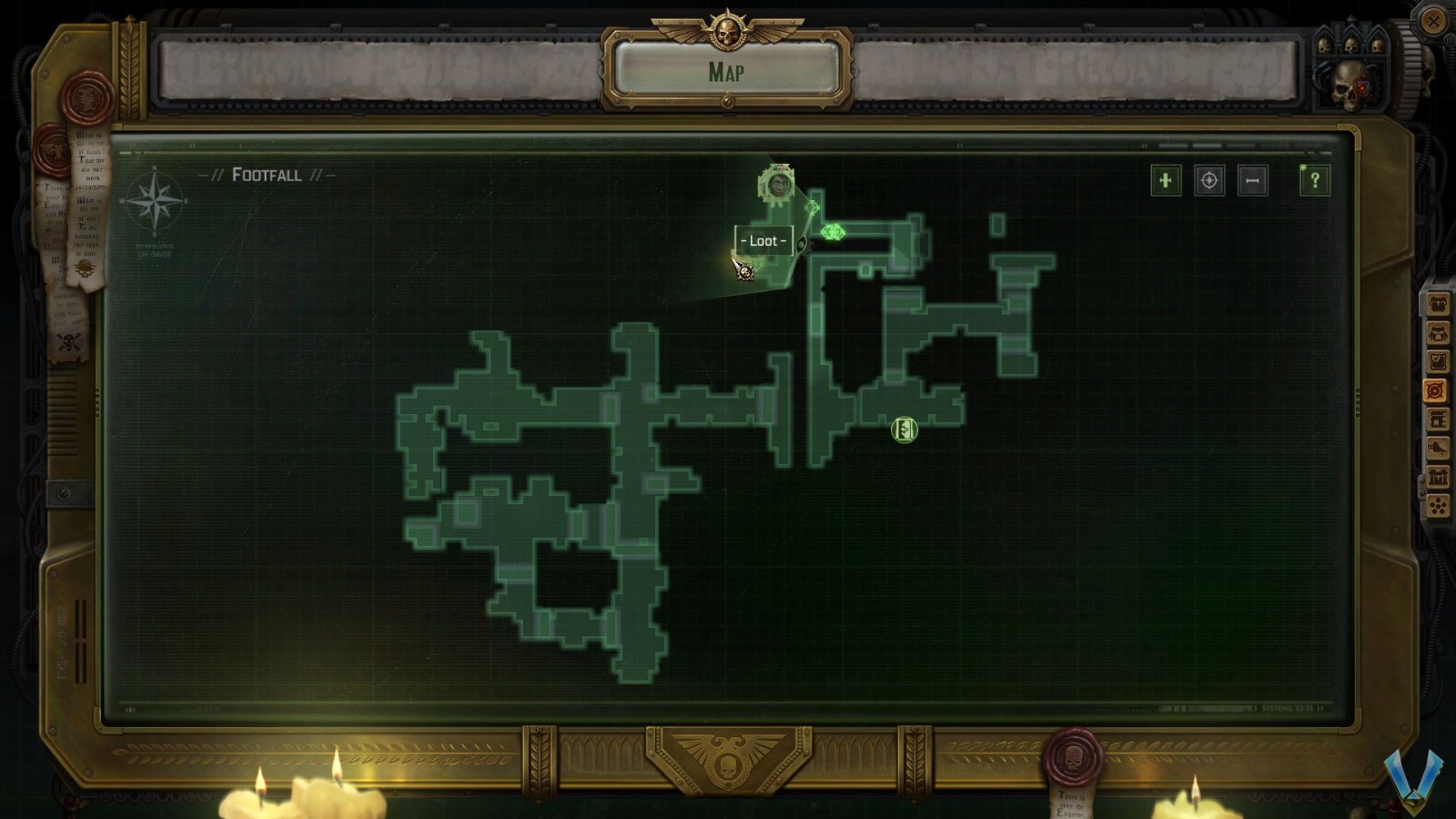Viewport: 1456px width, 819px height.
Task: Open the character screen from the right sidebar
Action: [x=1436, y=303]
